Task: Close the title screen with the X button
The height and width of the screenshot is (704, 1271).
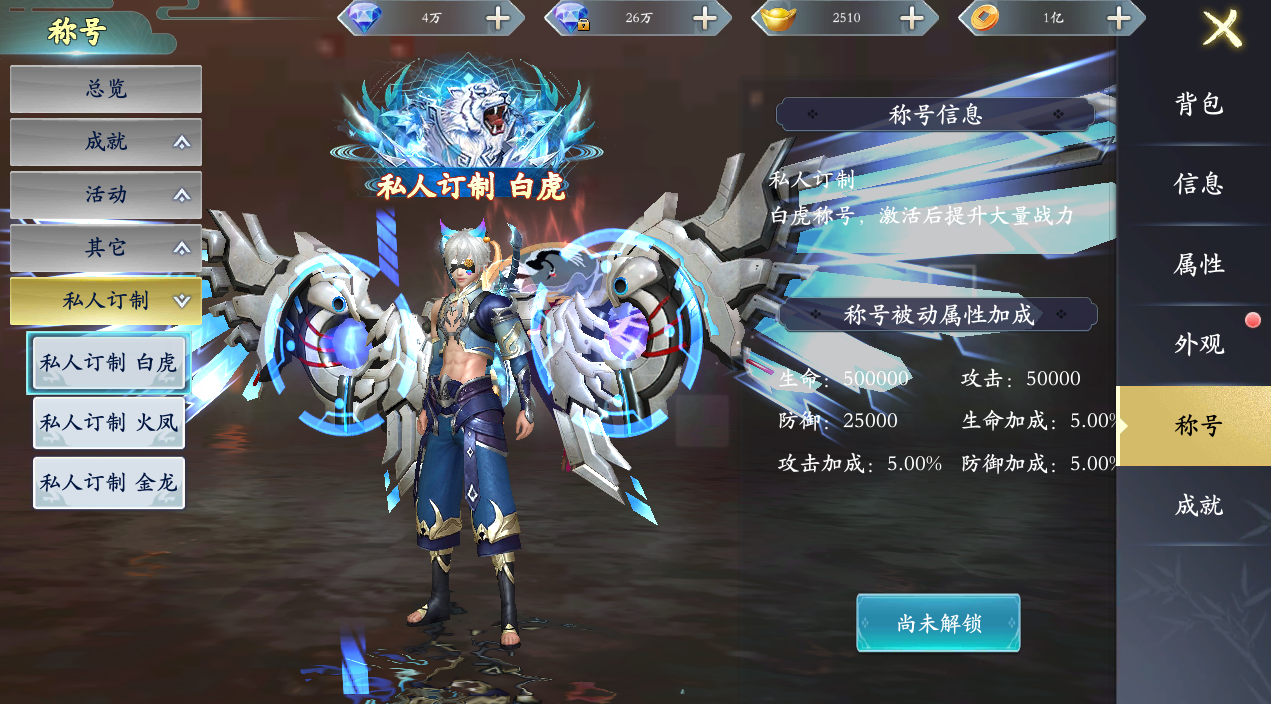Action: (1222, 29)
